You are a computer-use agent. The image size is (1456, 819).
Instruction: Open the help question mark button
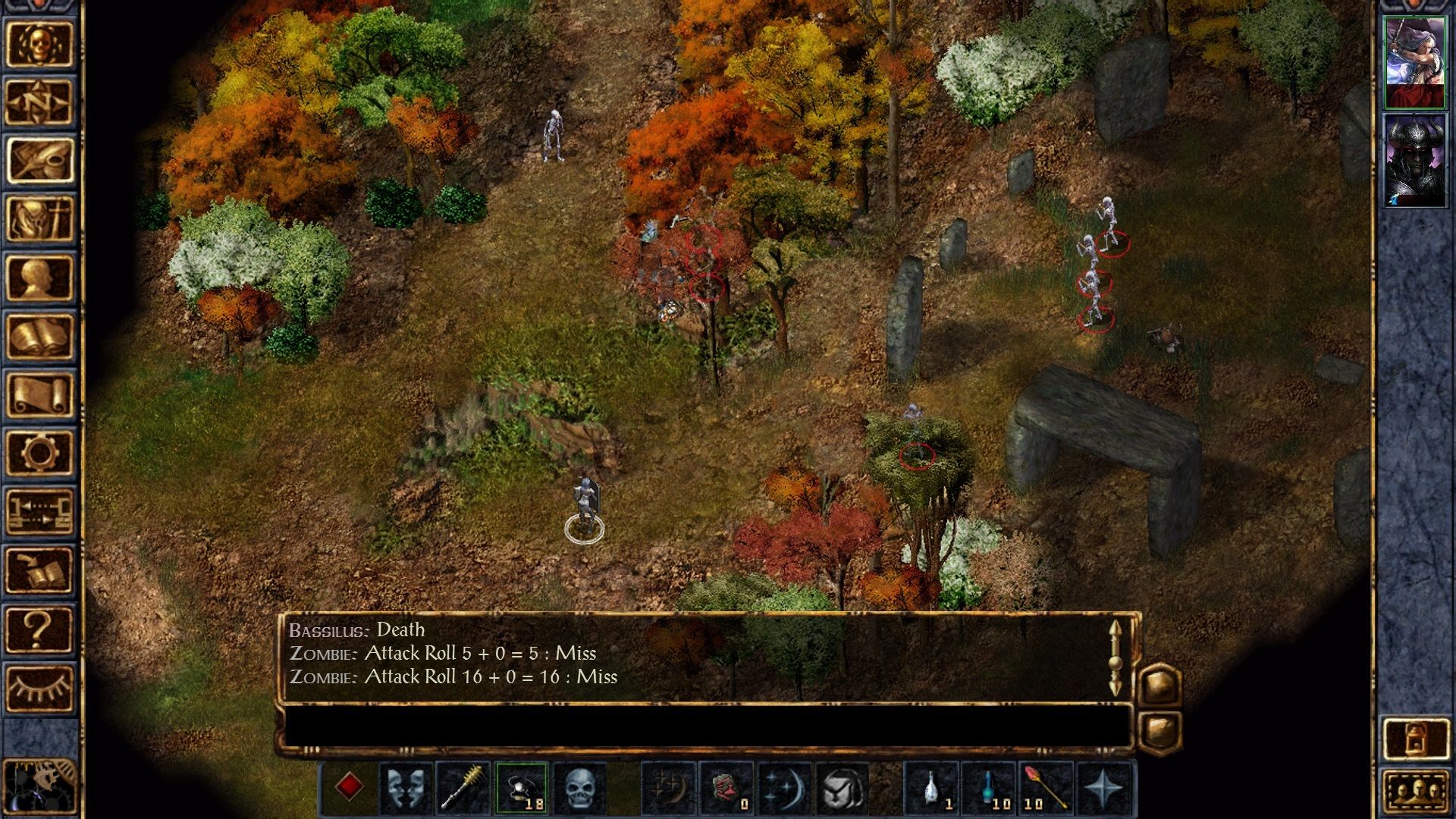click(39, 629)
